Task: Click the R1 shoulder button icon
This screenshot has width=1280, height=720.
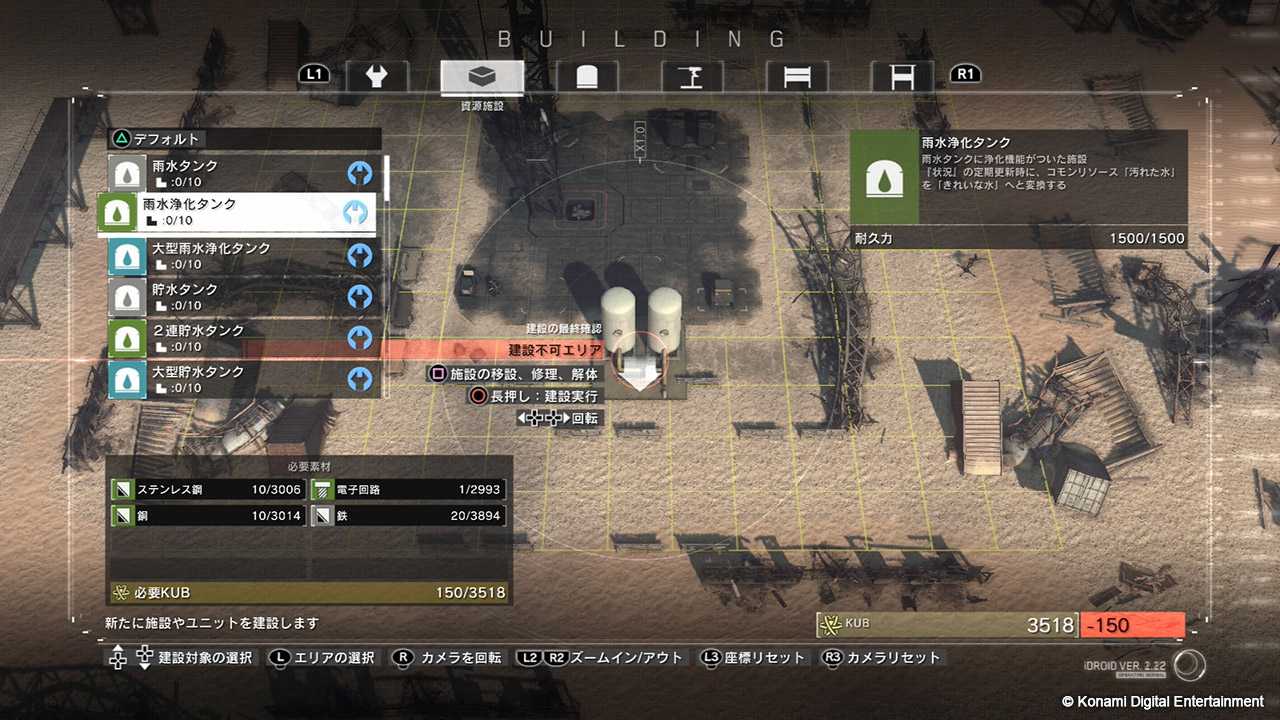Action: pyautogui.click(x=965, y=73)
